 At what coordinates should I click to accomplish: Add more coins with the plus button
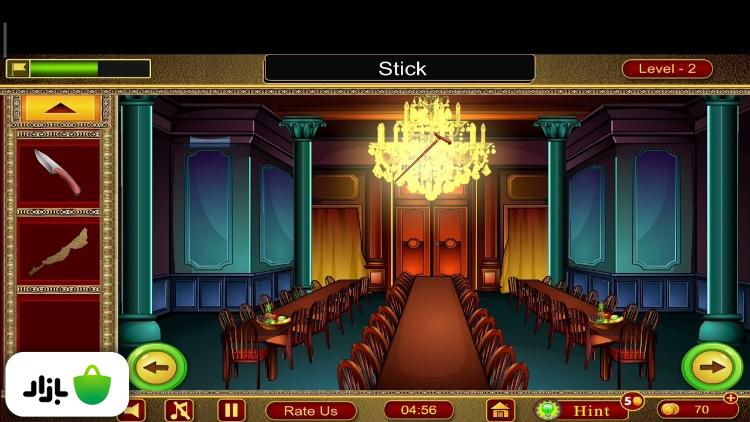tap(730, 398)
